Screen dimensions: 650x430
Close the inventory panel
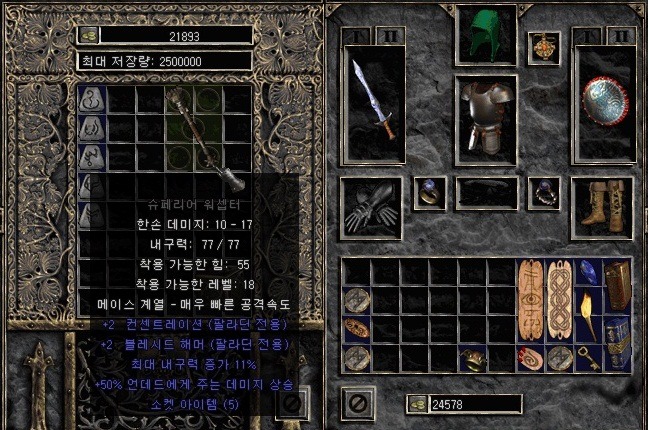point(354,404)
